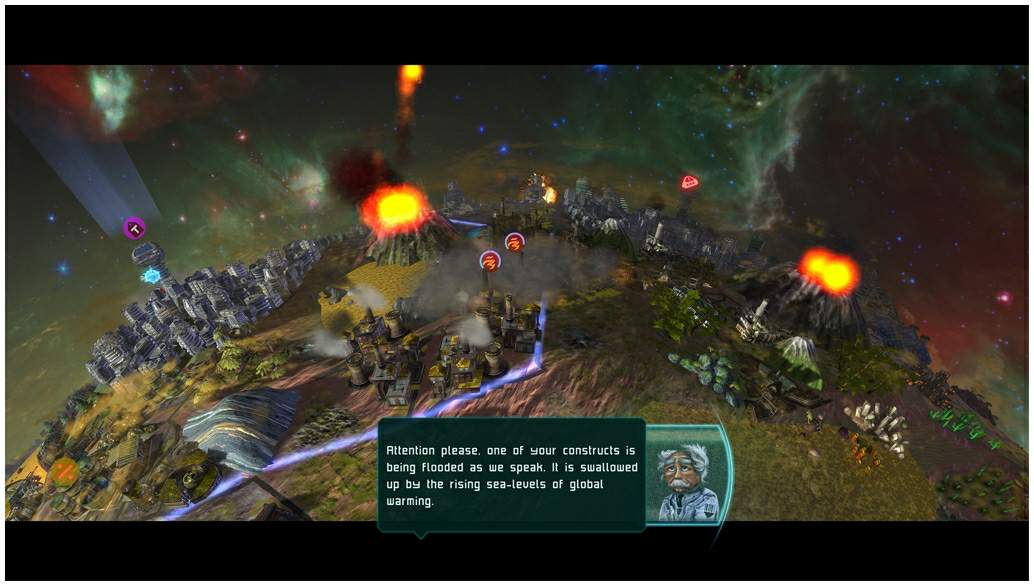This screenshot has height=586, width=1034.
Task: Click the white-haired advisor portrait
Action: (x=688, y=478)
